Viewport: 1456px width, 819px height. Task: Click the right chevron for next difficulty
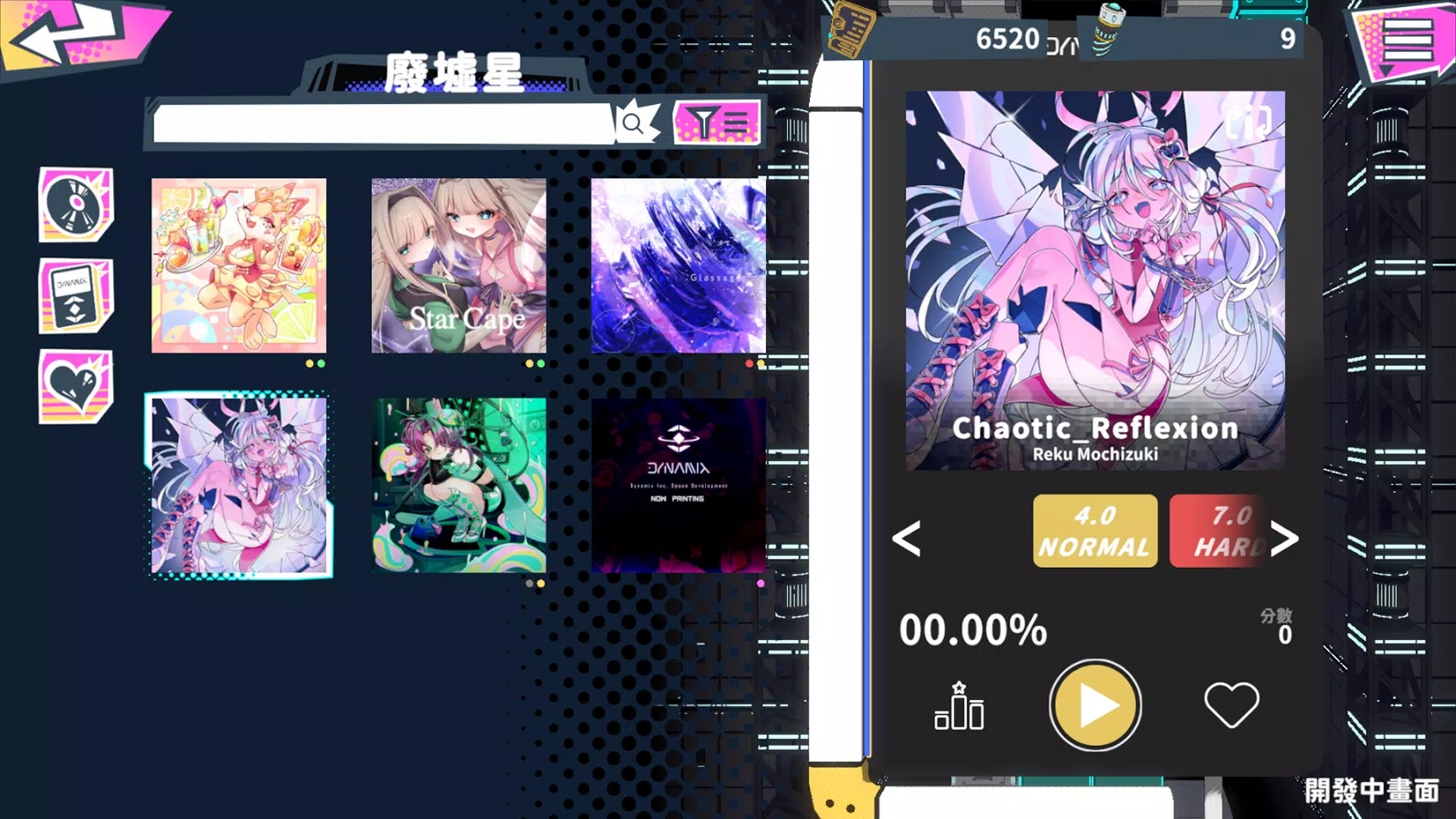[x=1287, y=540]
